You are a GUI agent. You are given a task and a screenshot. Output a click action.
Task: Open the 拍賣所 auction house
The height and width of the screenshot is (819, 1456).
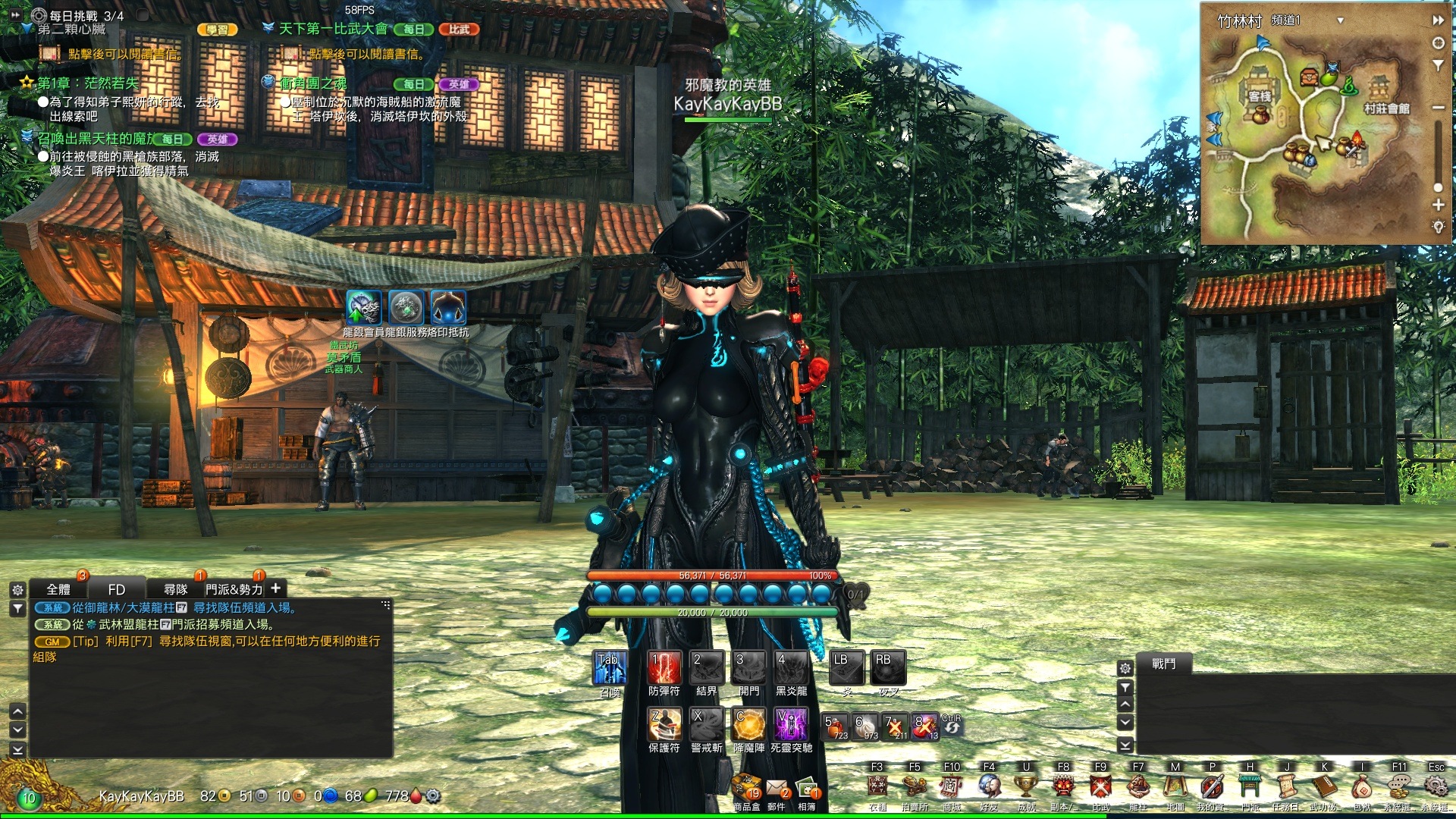[915, 787]
